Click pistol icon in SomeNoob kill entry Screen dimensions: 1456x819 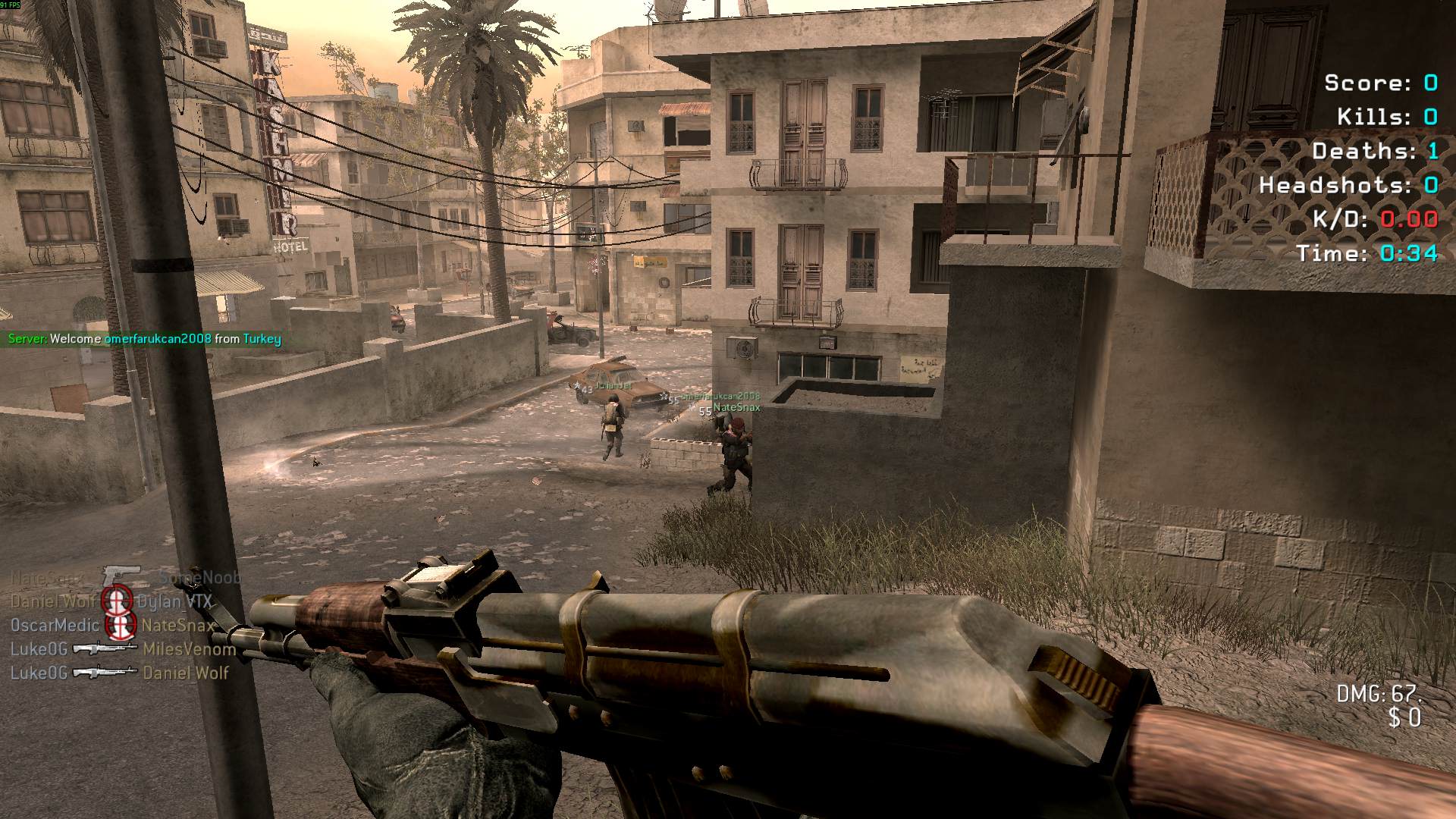[x=122, y=576]
